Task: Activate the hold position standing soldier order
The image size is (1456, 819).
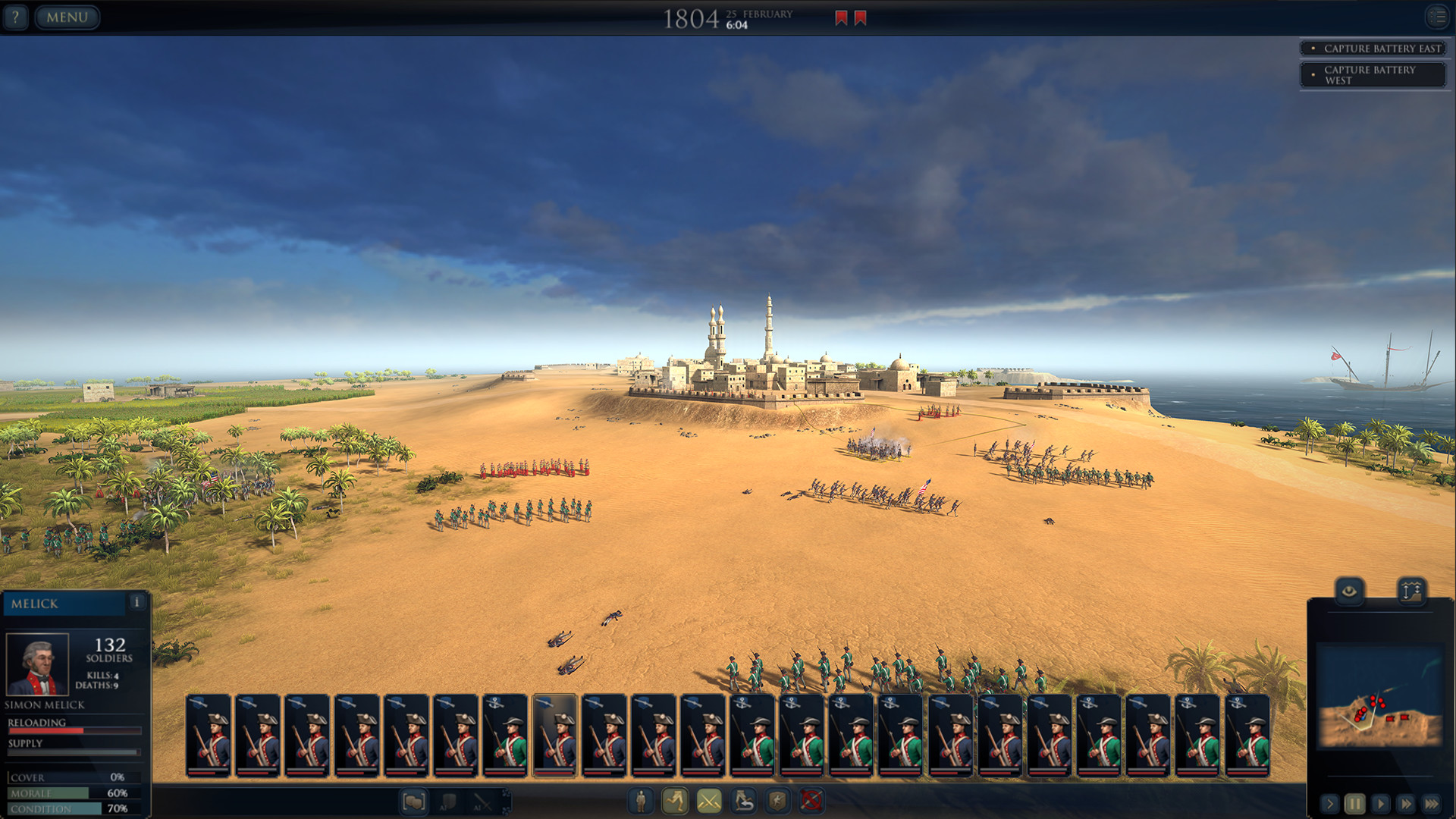Action: [641, 801]
